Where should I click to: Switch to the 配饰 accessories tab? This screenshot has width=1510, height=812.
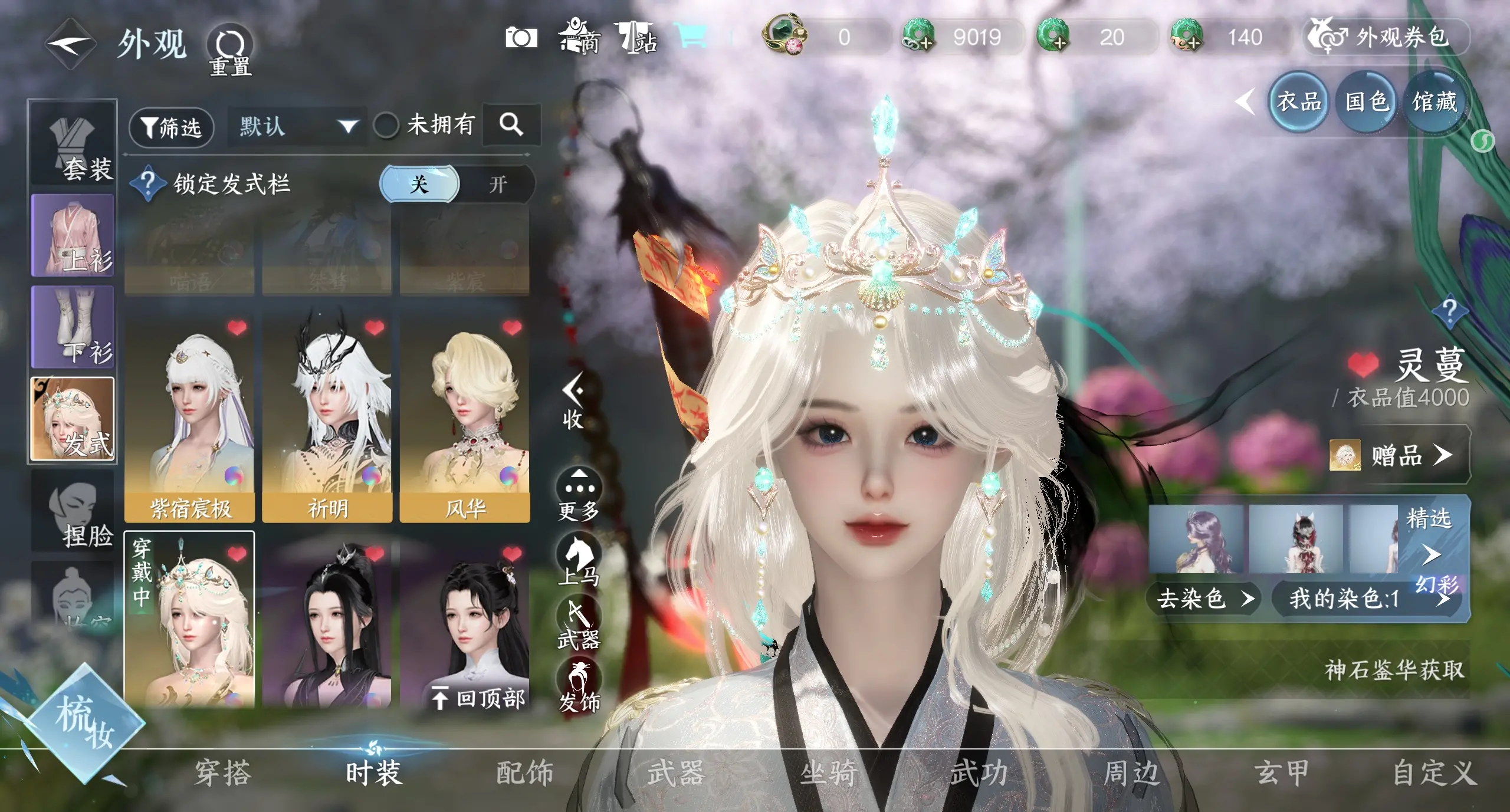coord(524,773)
